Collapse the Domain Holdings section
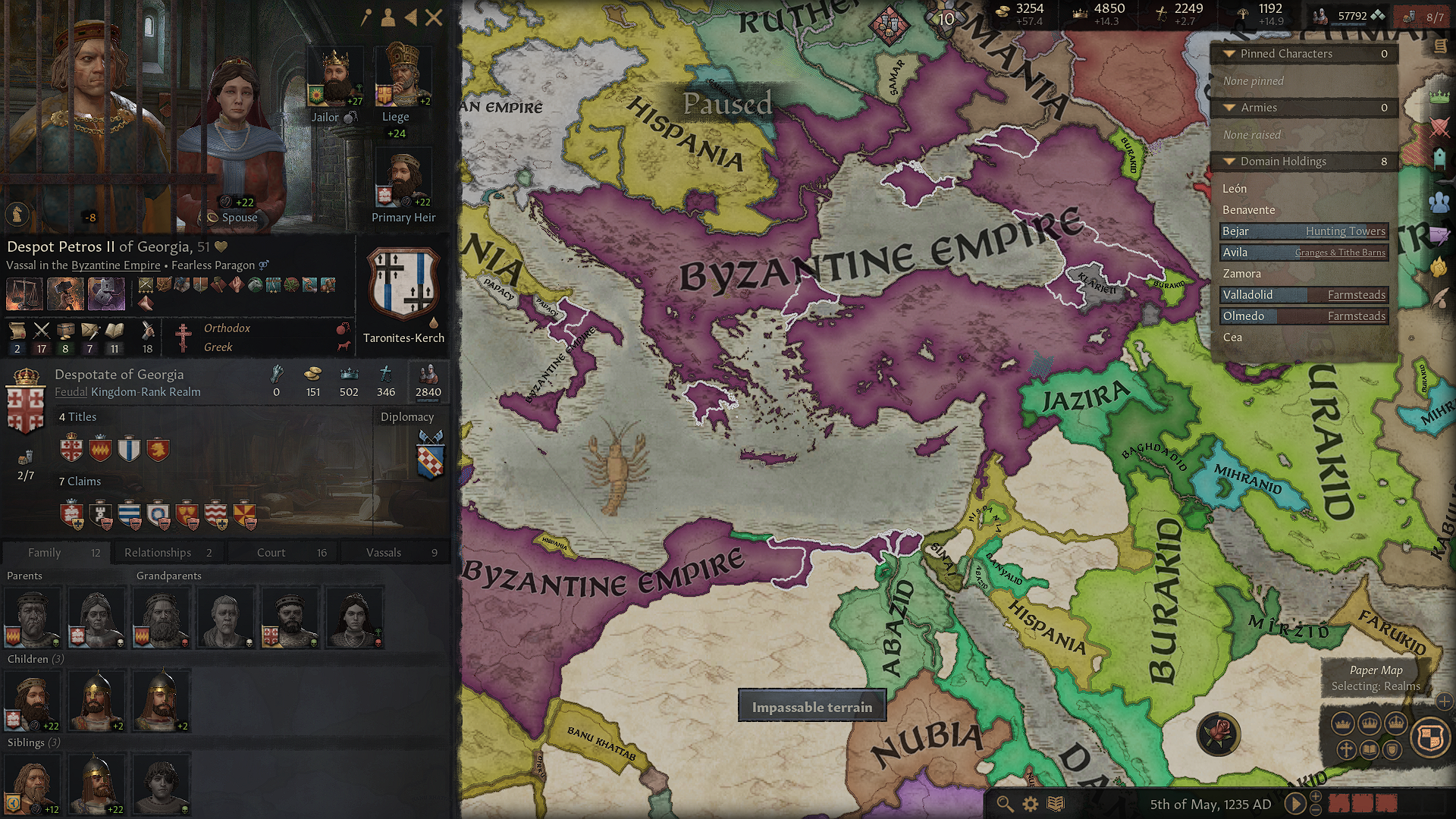 click(1230, 162)
